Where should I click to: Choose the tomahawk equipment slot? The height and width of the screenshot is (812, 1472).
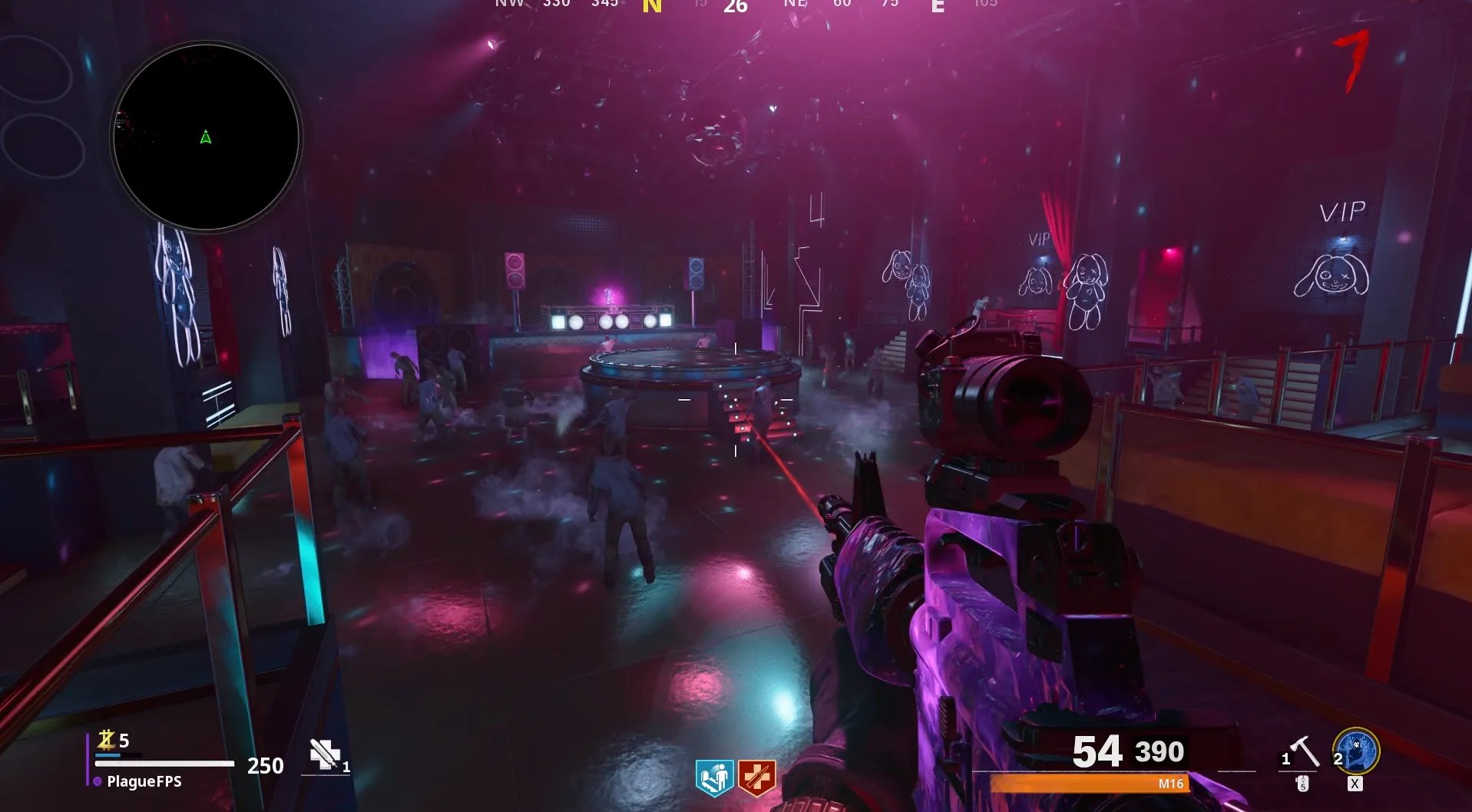1303,753
